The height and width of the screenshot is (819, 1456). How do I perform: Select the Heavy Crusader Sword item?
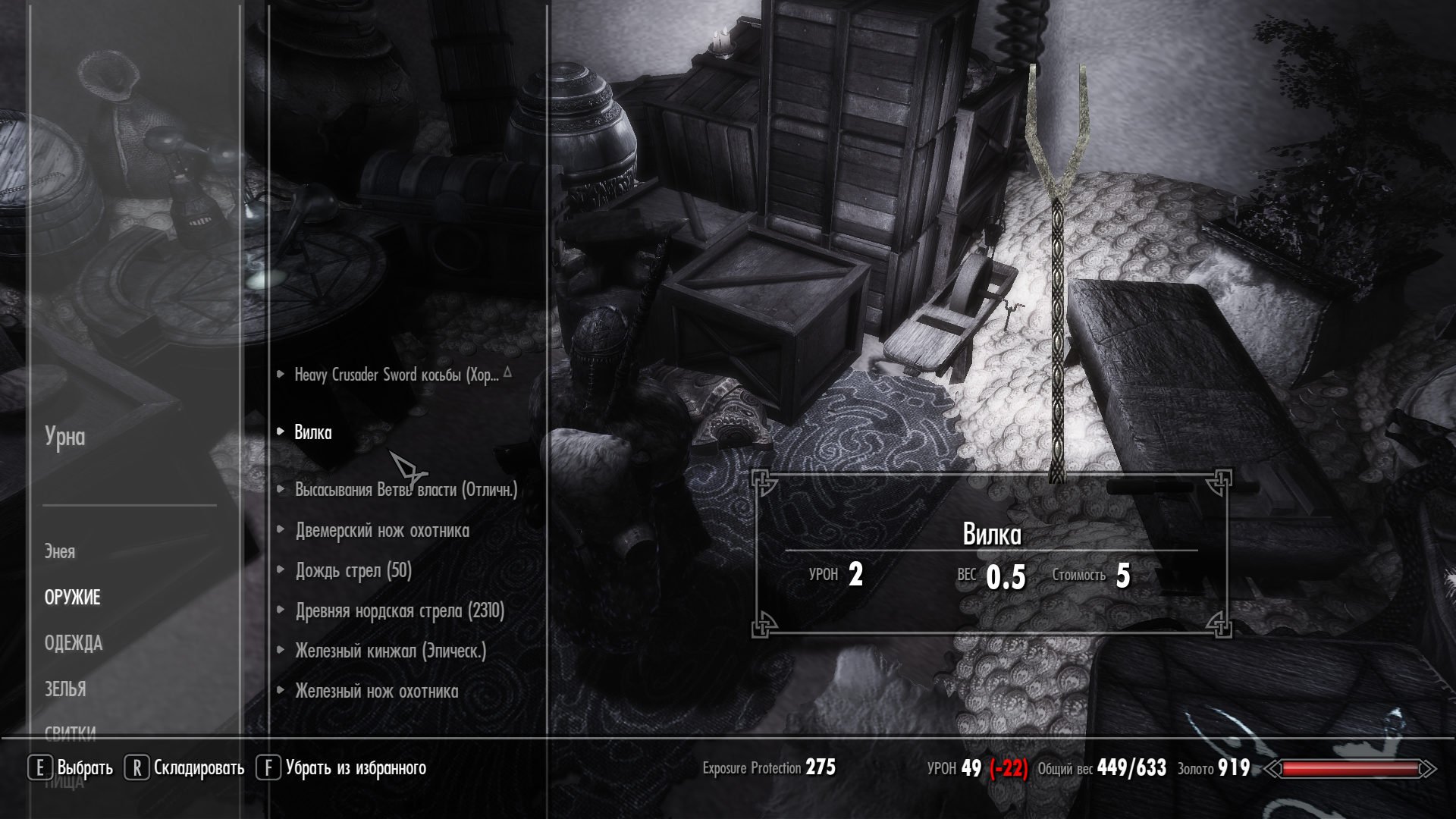click(396, 375)
